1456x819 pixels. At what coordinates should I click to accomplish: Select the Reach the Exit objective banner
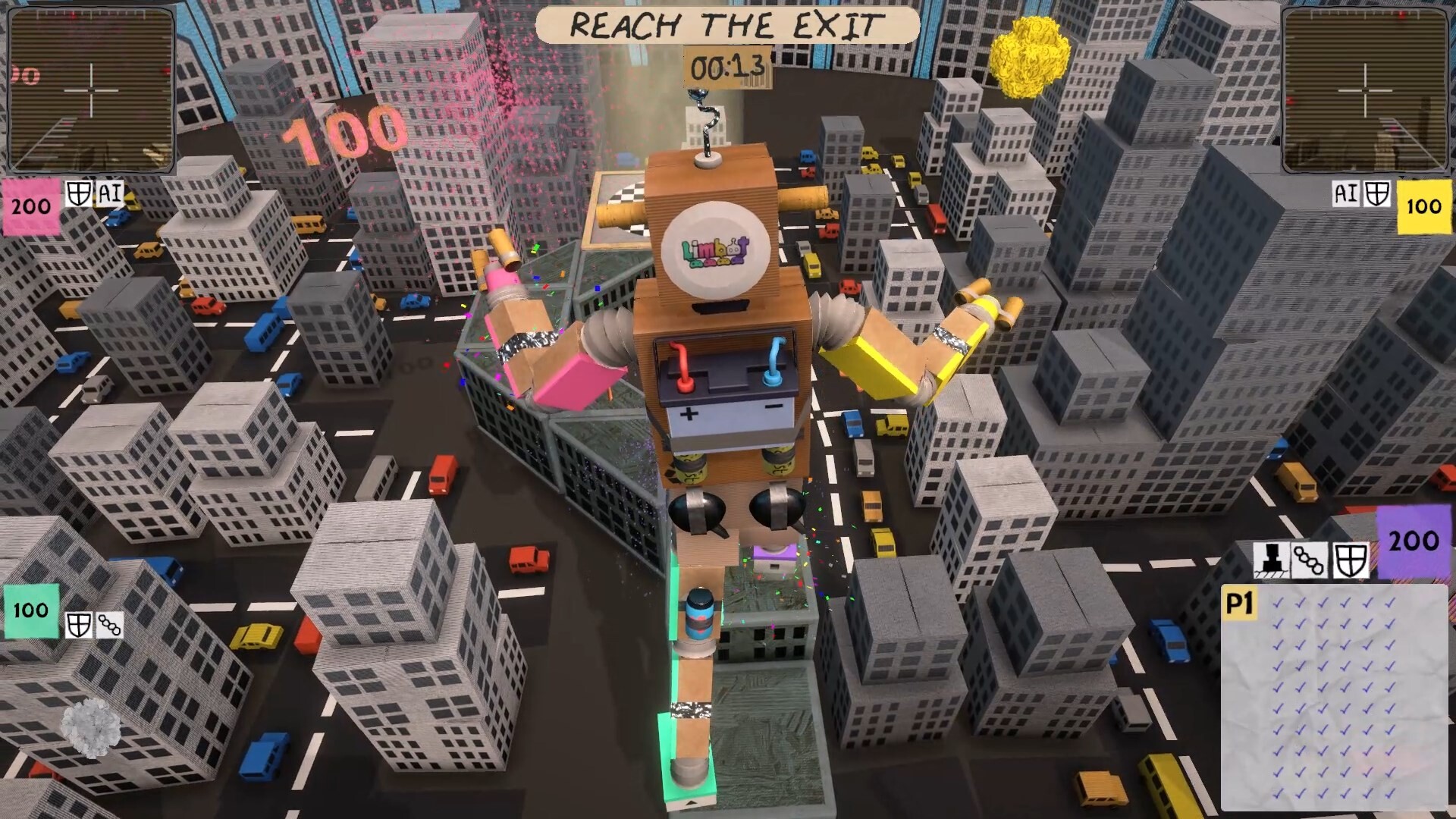point(726,26)
